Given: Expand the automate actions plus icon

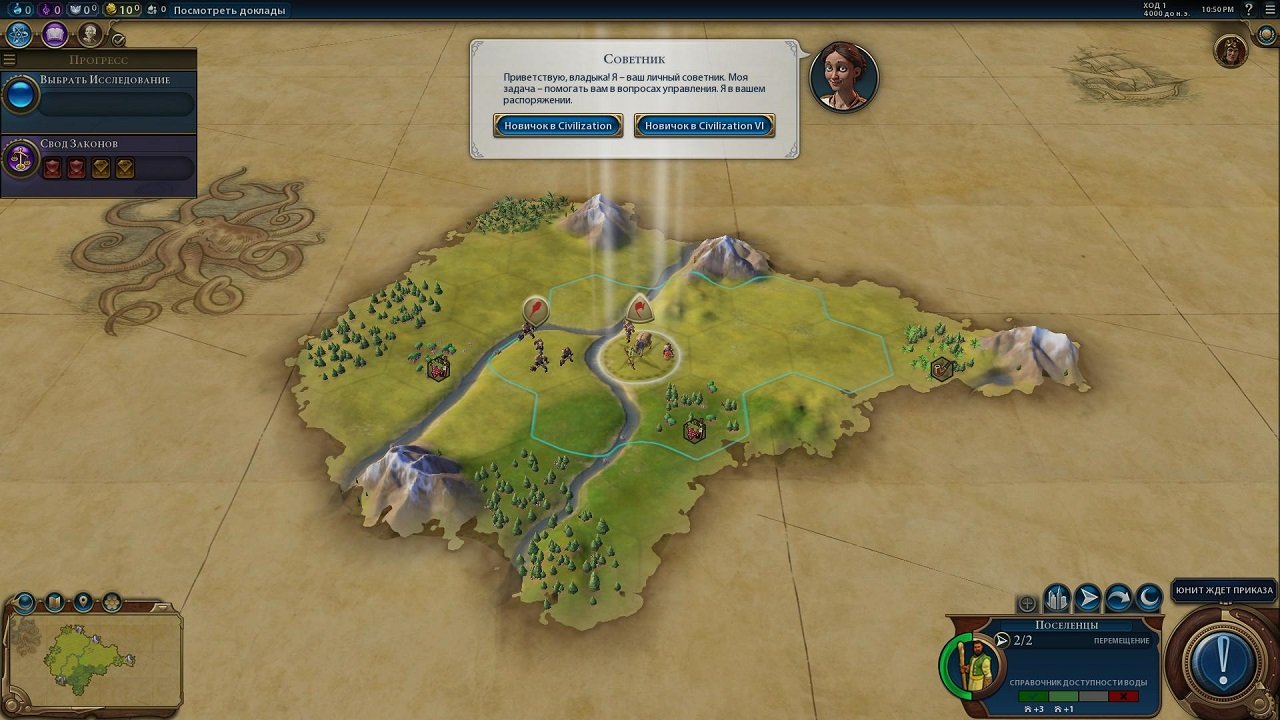Looking at the screenshot, I should pos(1026,602).
